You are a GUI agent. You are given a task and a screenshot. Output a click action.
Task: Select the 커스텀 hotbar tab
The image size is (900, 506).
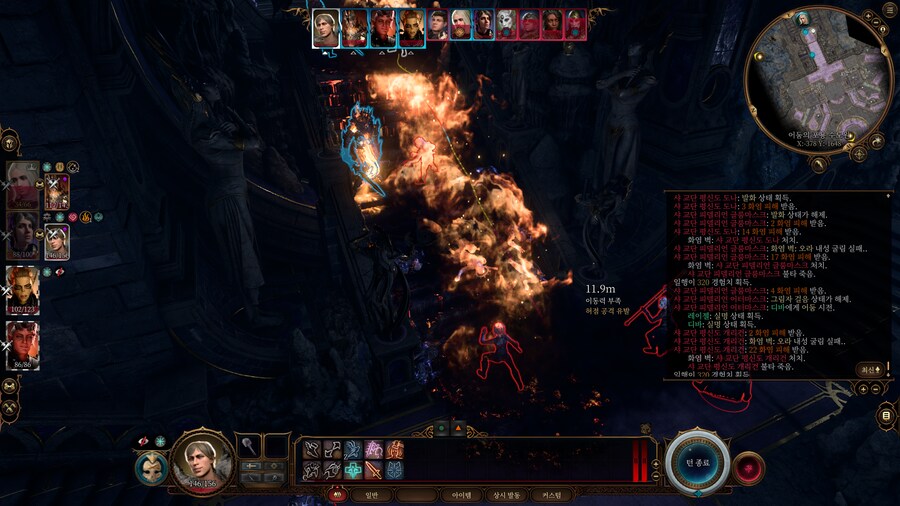point(551,495)
